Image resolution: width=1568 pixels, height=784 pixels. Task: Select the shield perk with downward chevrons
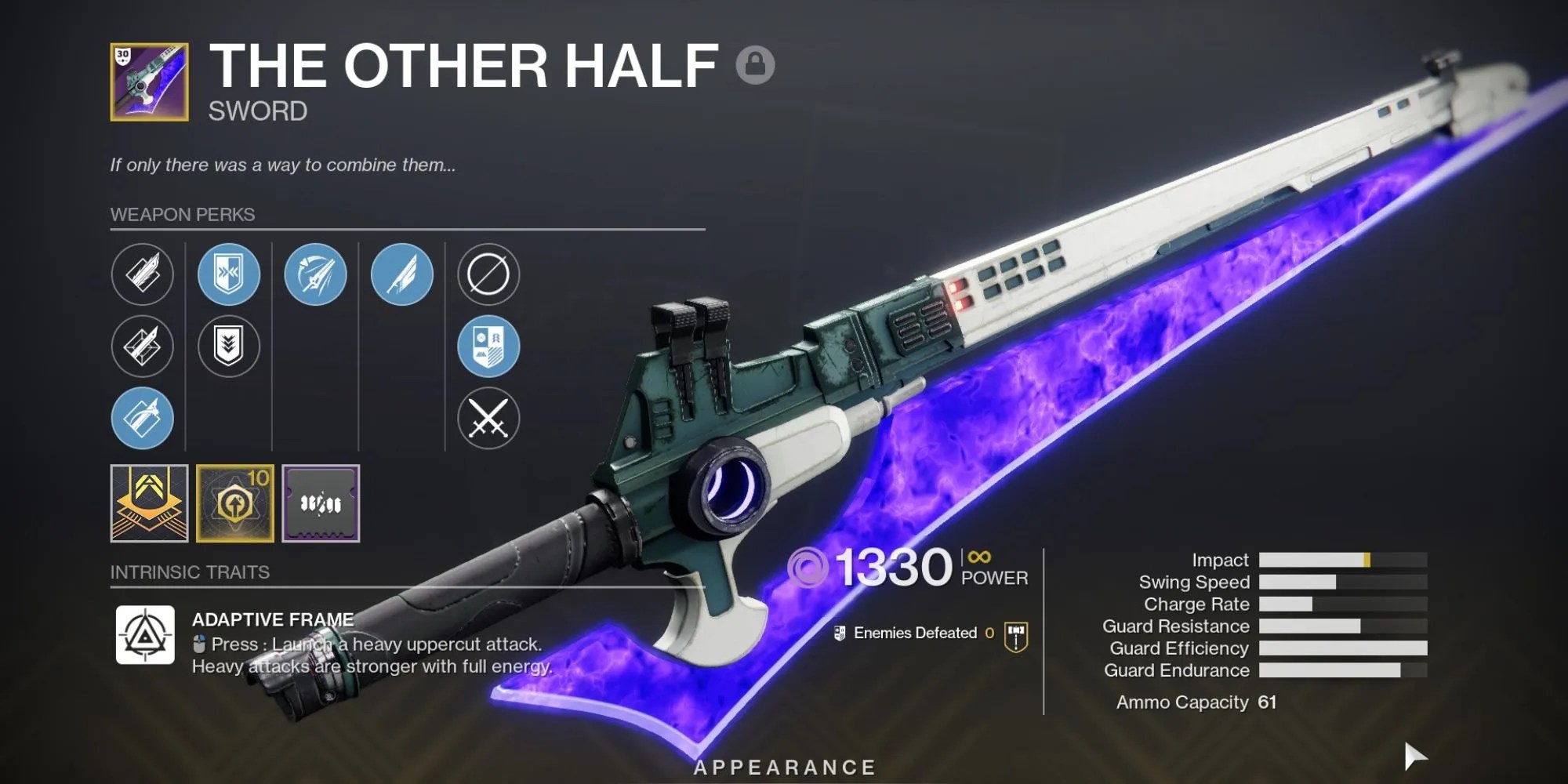tap(228, 346)
